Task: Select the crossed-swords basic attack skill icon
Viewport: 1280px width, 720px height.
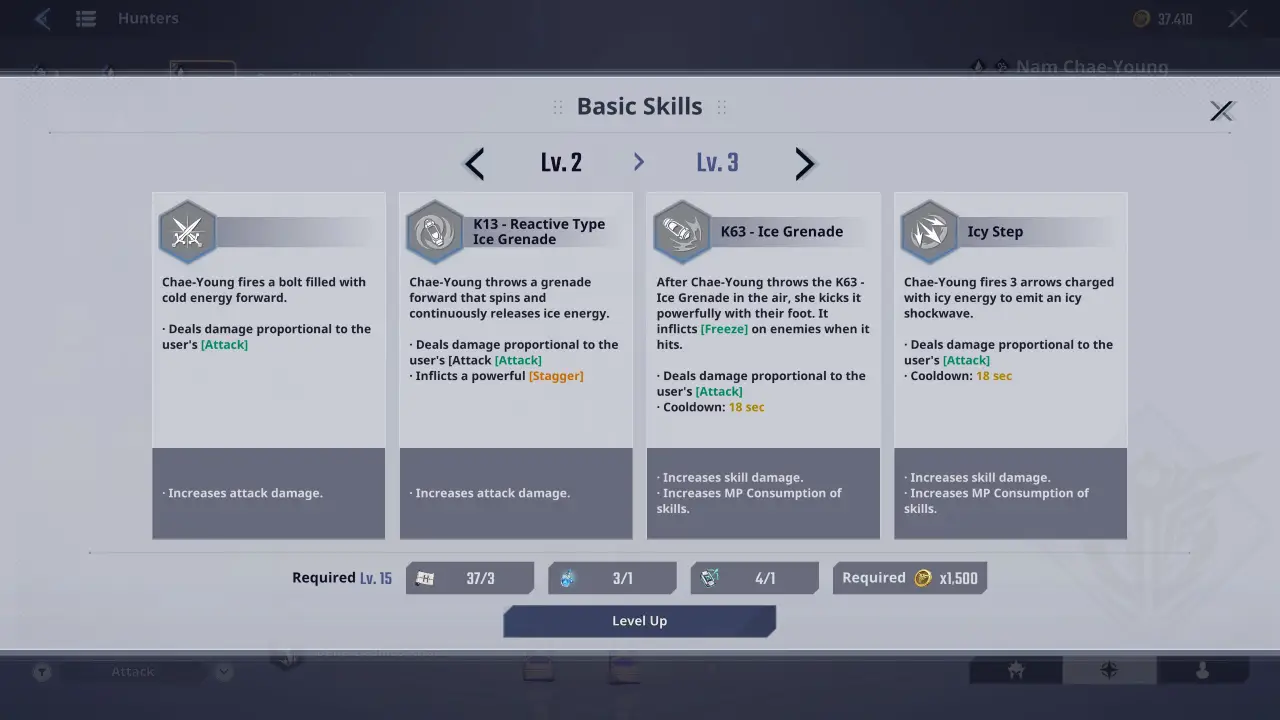Action: tap(187, 231)
